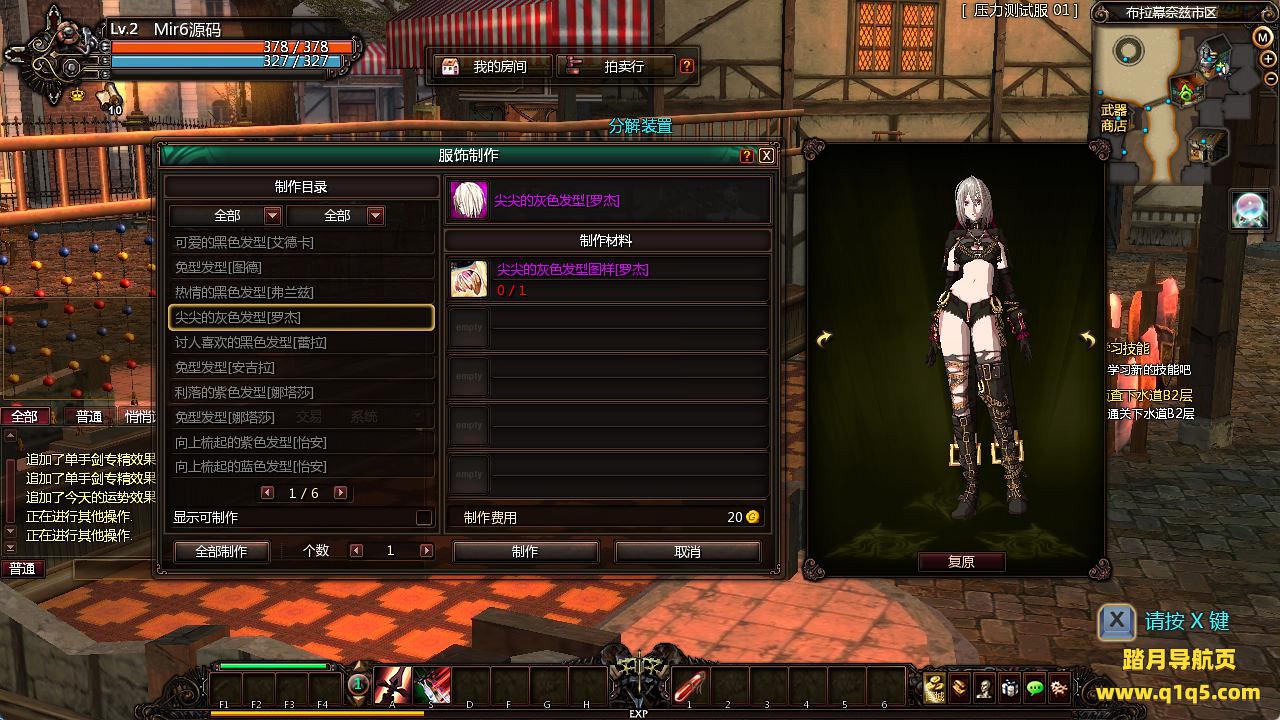Increase the craft quantity by one

427,551
